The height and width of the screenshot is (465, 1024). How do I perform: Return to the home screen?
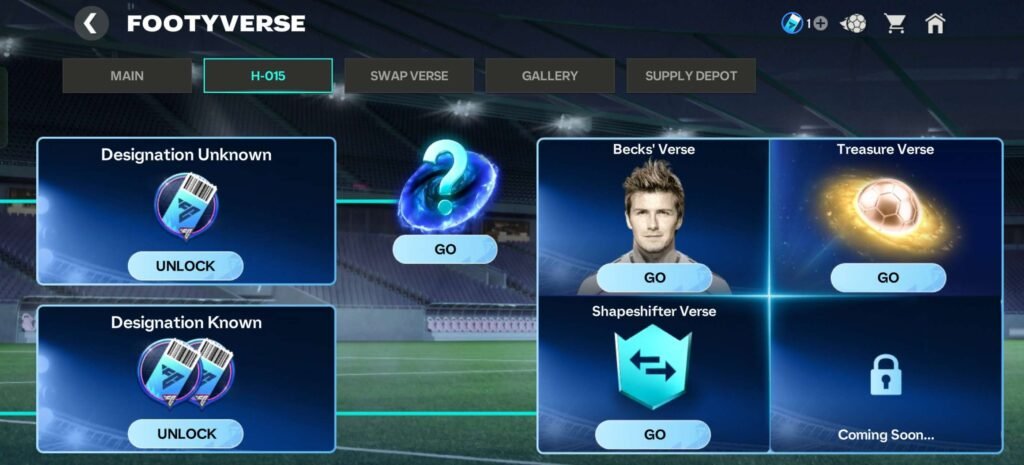click(x=935, y=23)
